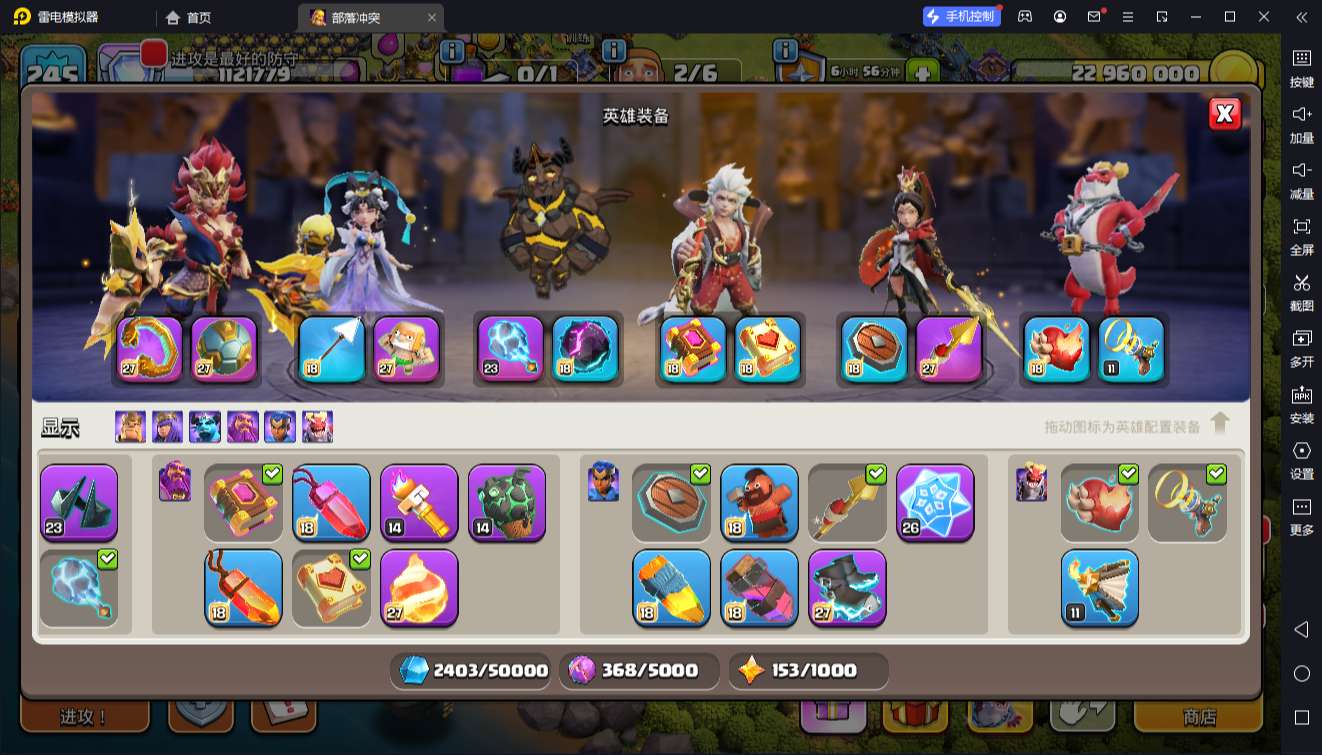This screenshot has width=1322, height=755.
Task: Toggle the Minion Prince filter portrait
Action: 205,427
